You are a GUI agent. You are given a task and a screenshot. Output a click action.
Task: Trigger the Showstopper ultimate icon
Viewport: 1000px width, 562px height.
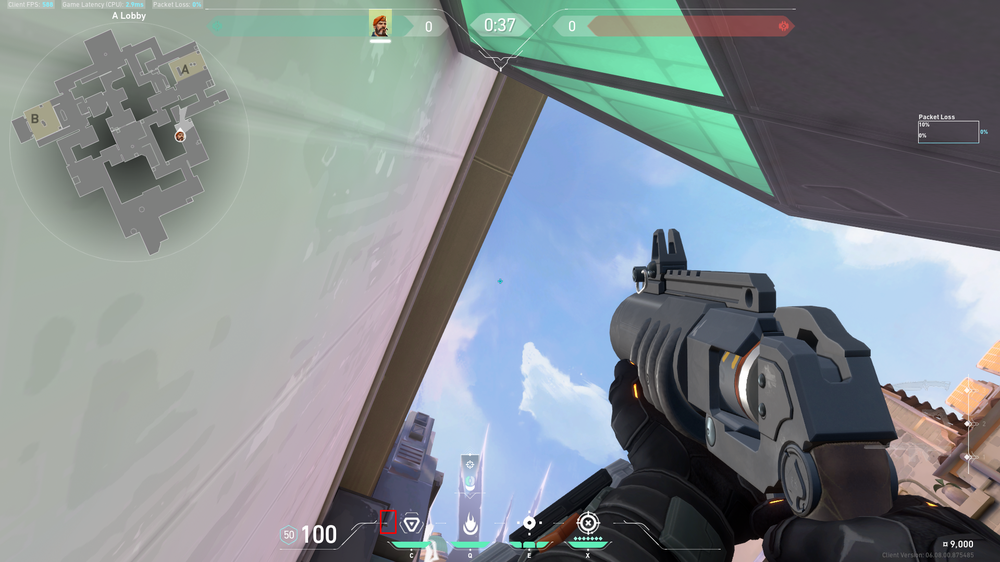(588, 523)
